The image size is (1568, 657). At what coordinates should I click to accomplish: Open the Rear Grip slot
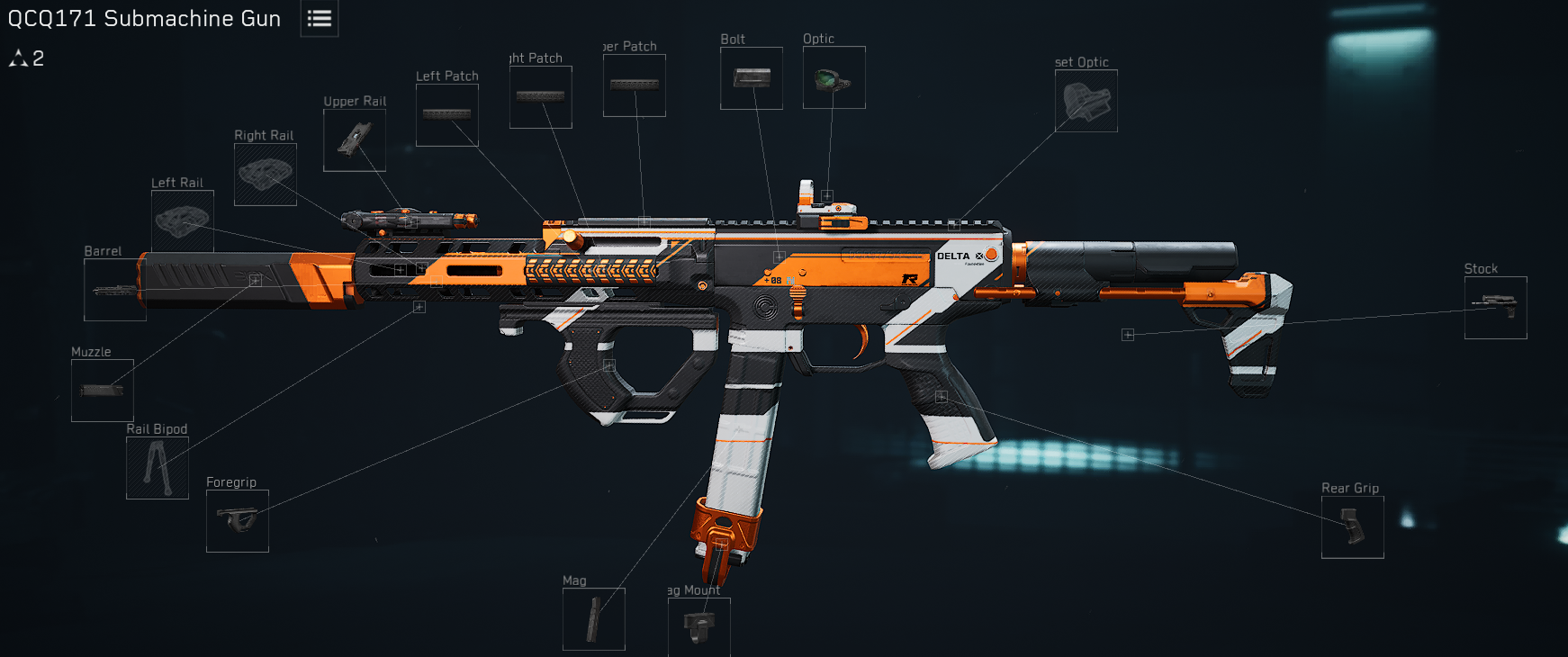(1353, 527)
